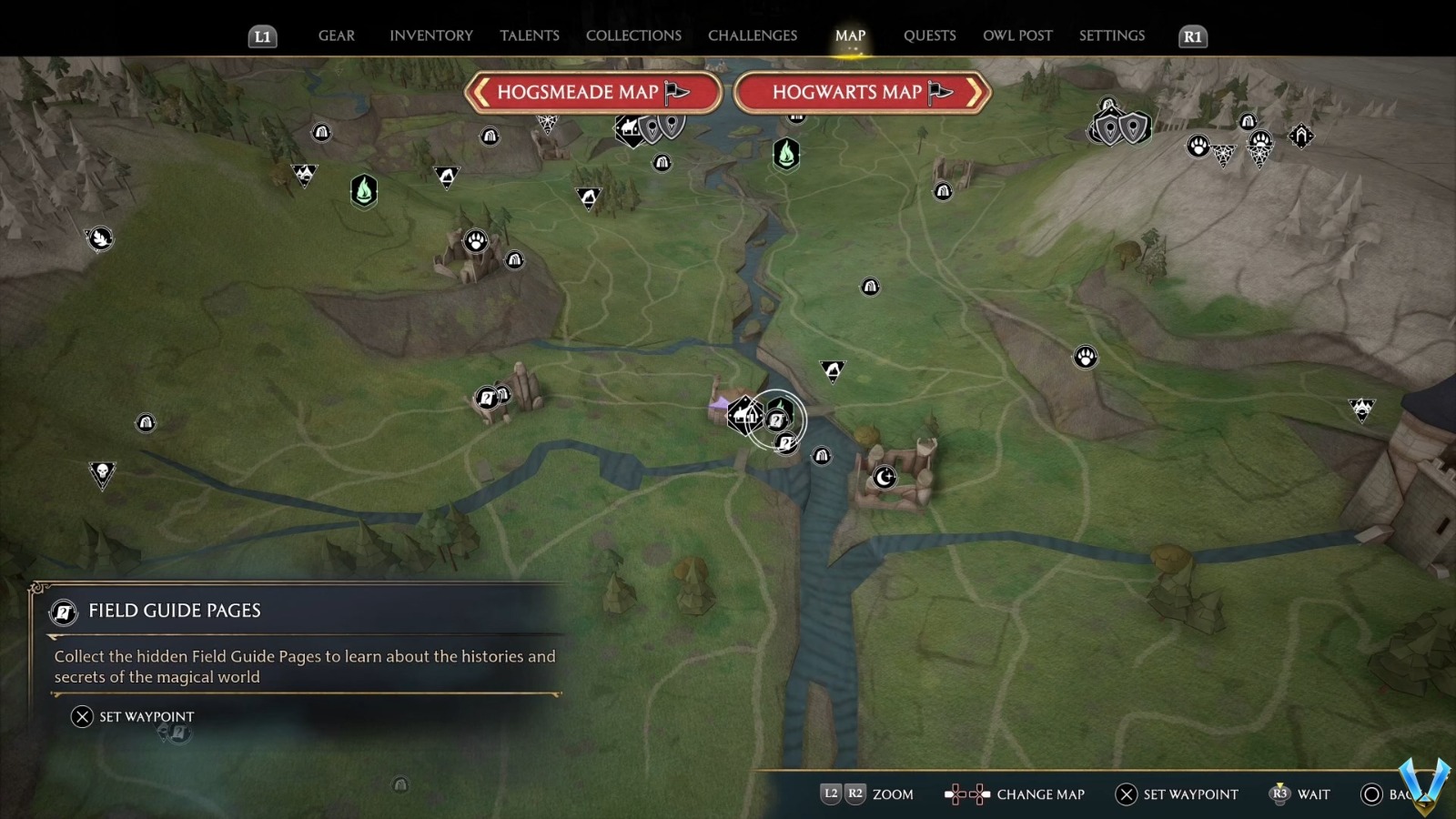Select the green Floo Flame on the western hills

tap(364, 191)
